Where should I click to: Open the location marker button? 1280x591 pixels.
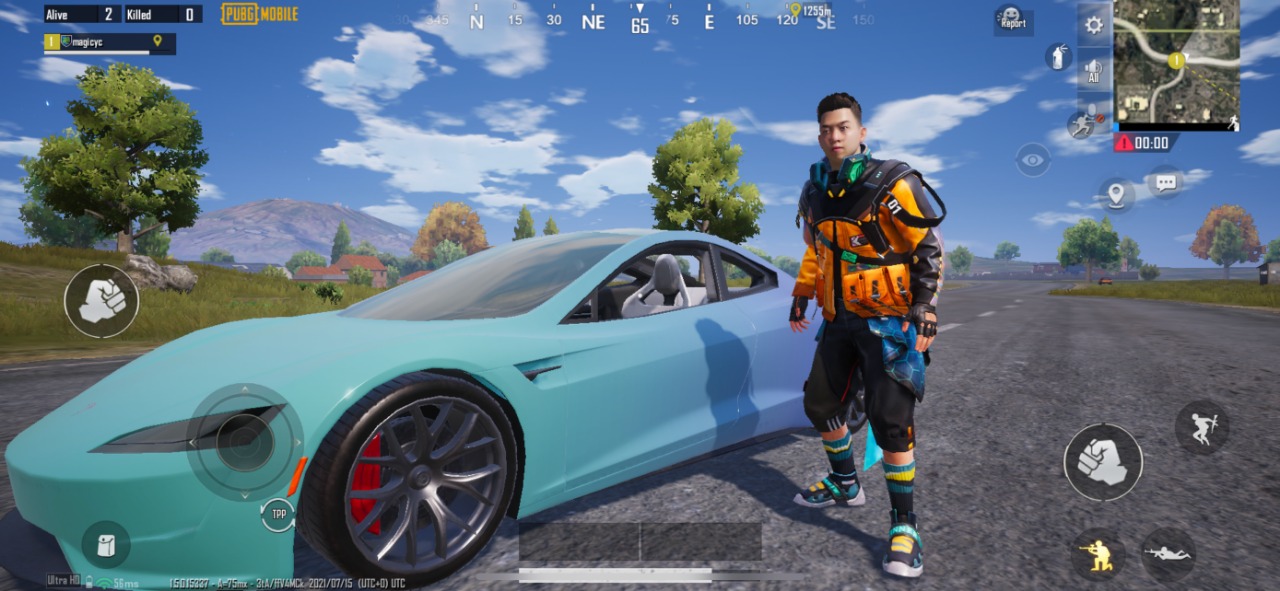click(x=1116, y=194)
